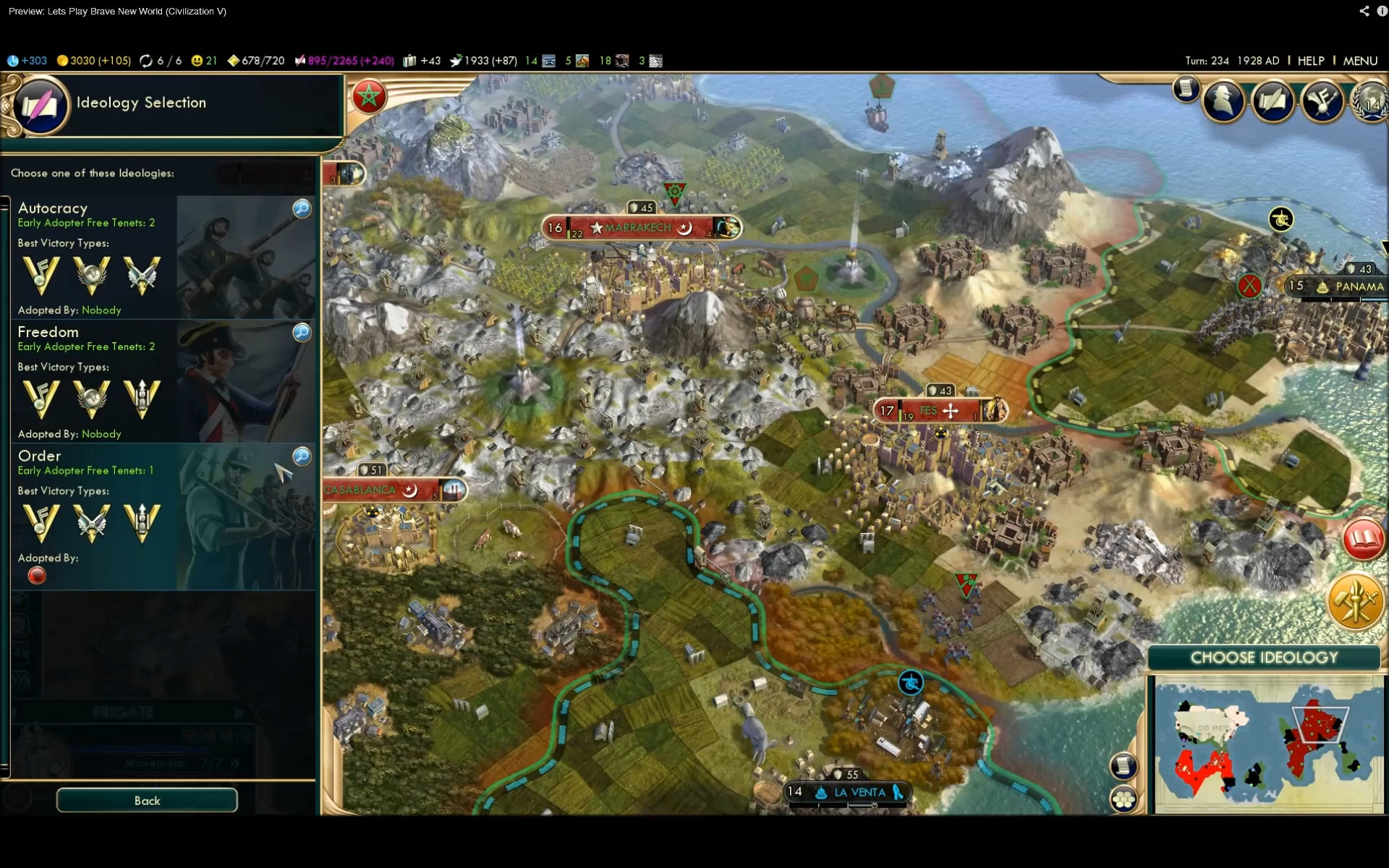Toggle the hex grid minimap option

click(1123, 799)
